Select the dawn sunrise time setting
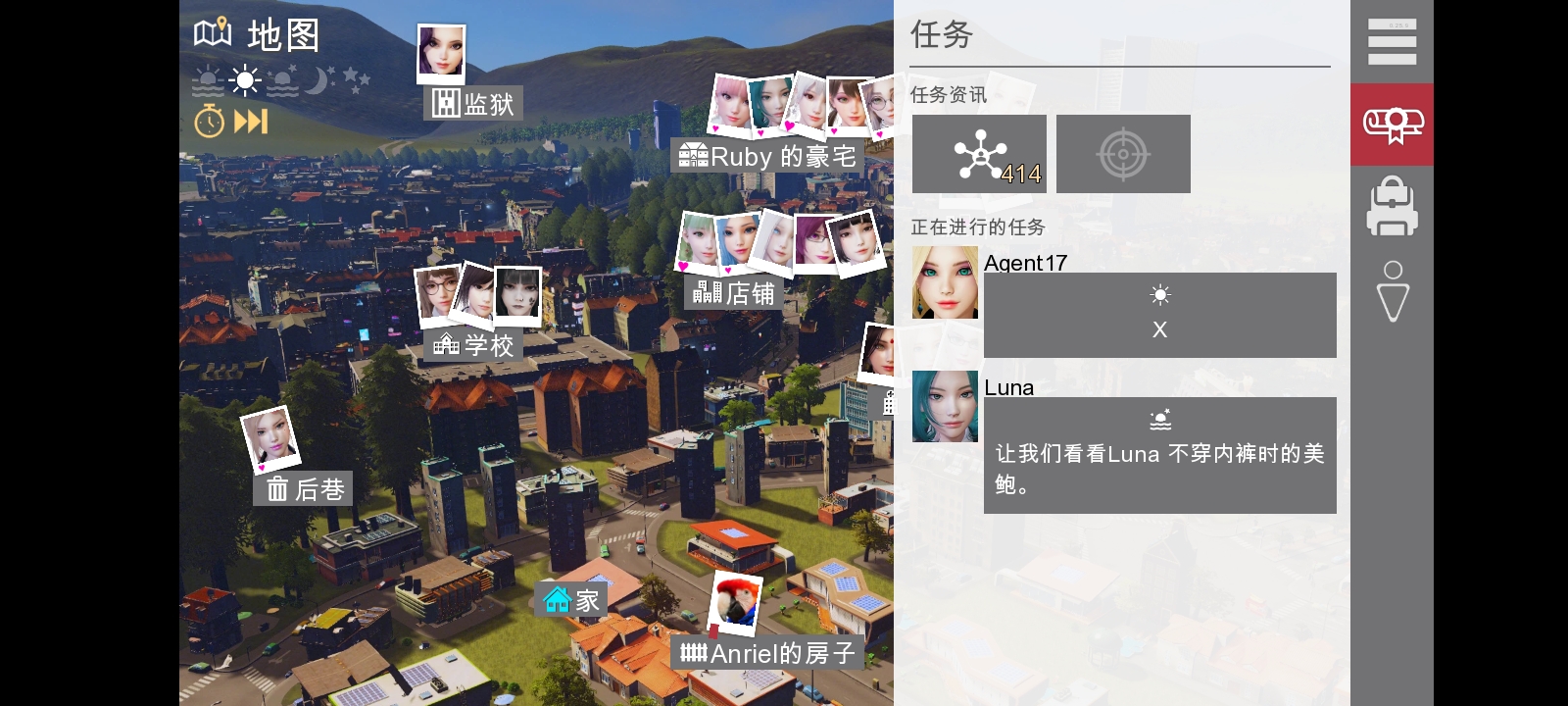The height and width of the screenshot is (706, 1568). coord(208,79)
